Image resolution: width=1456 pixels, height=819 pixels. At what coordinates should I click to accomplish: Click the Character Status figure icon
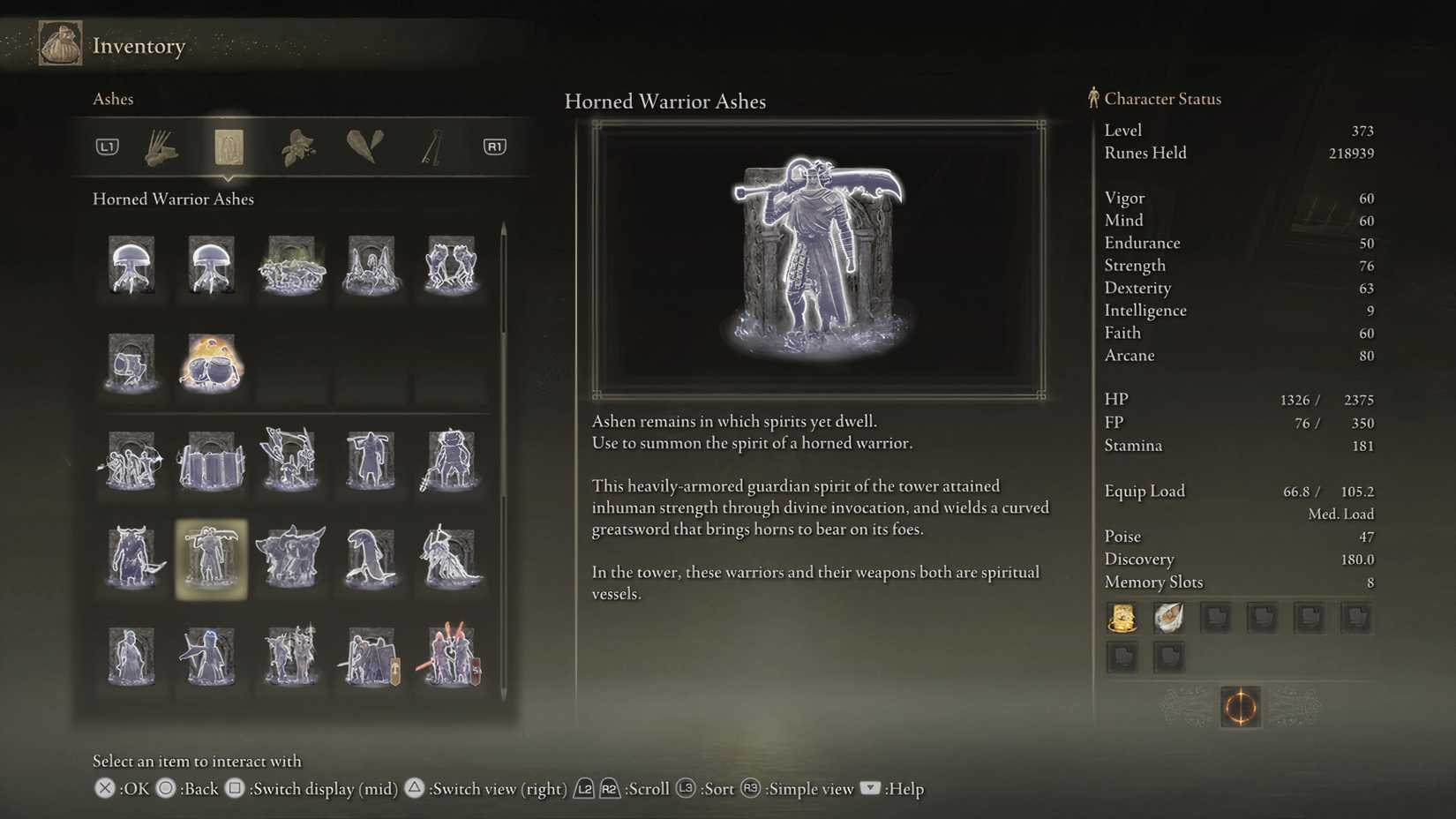(1092, 99)
